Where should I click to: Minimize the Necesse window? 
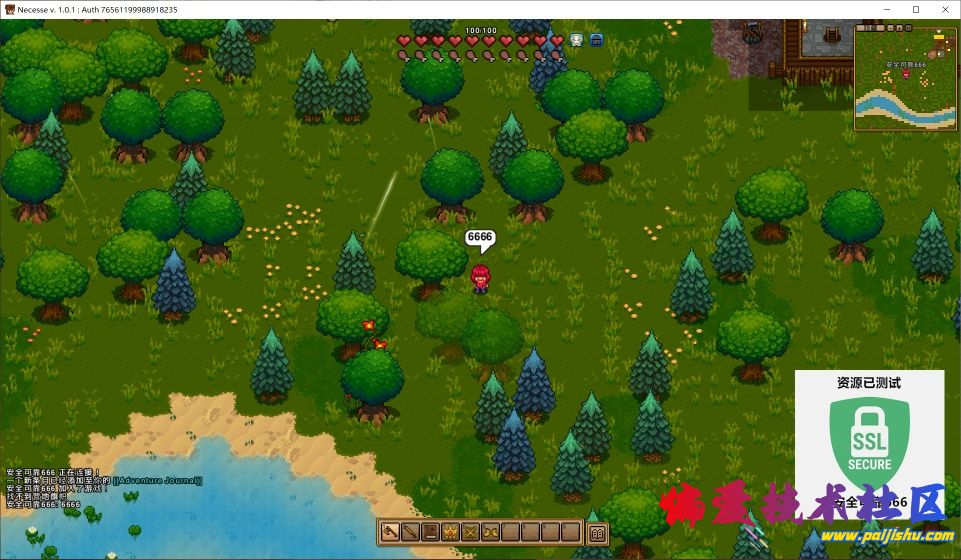(x=887, y=9)
